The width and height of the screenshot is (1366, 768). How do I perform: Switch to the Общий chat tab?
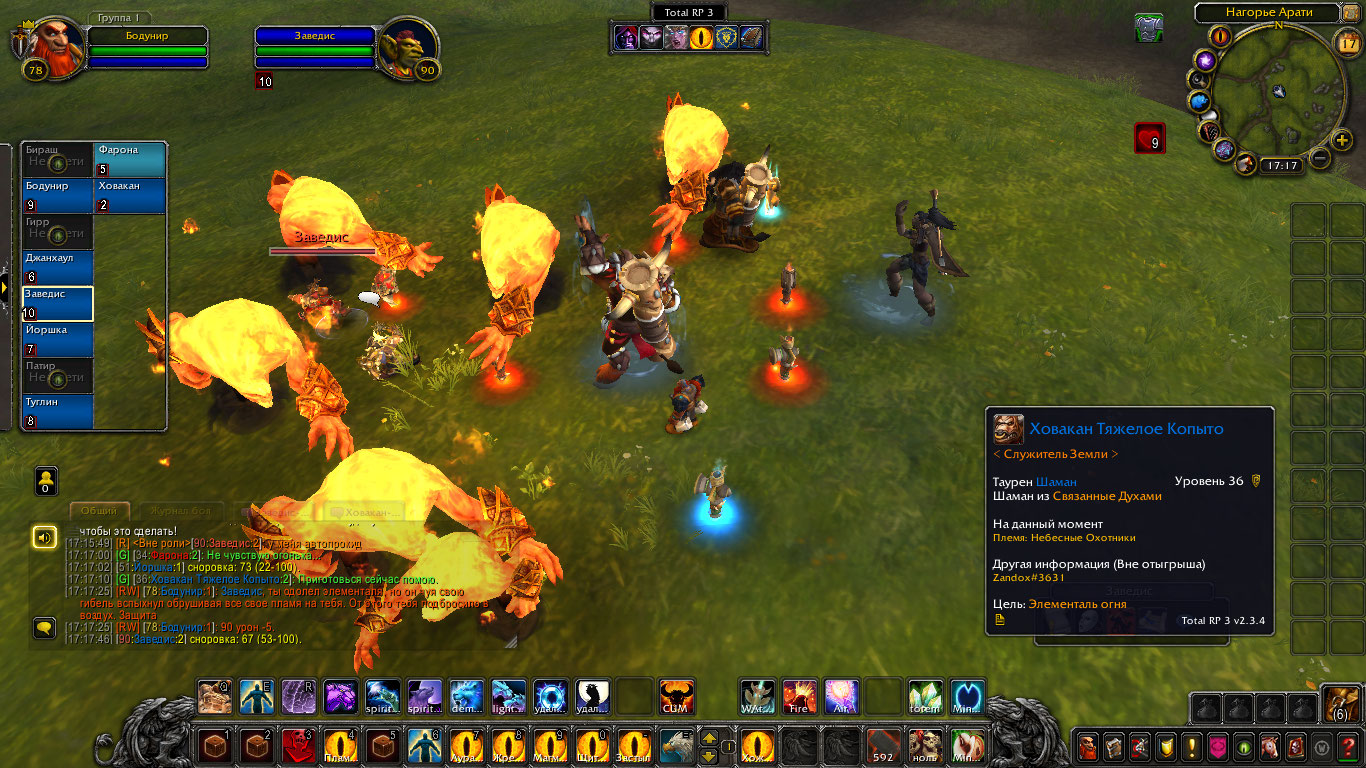(99, 511)
